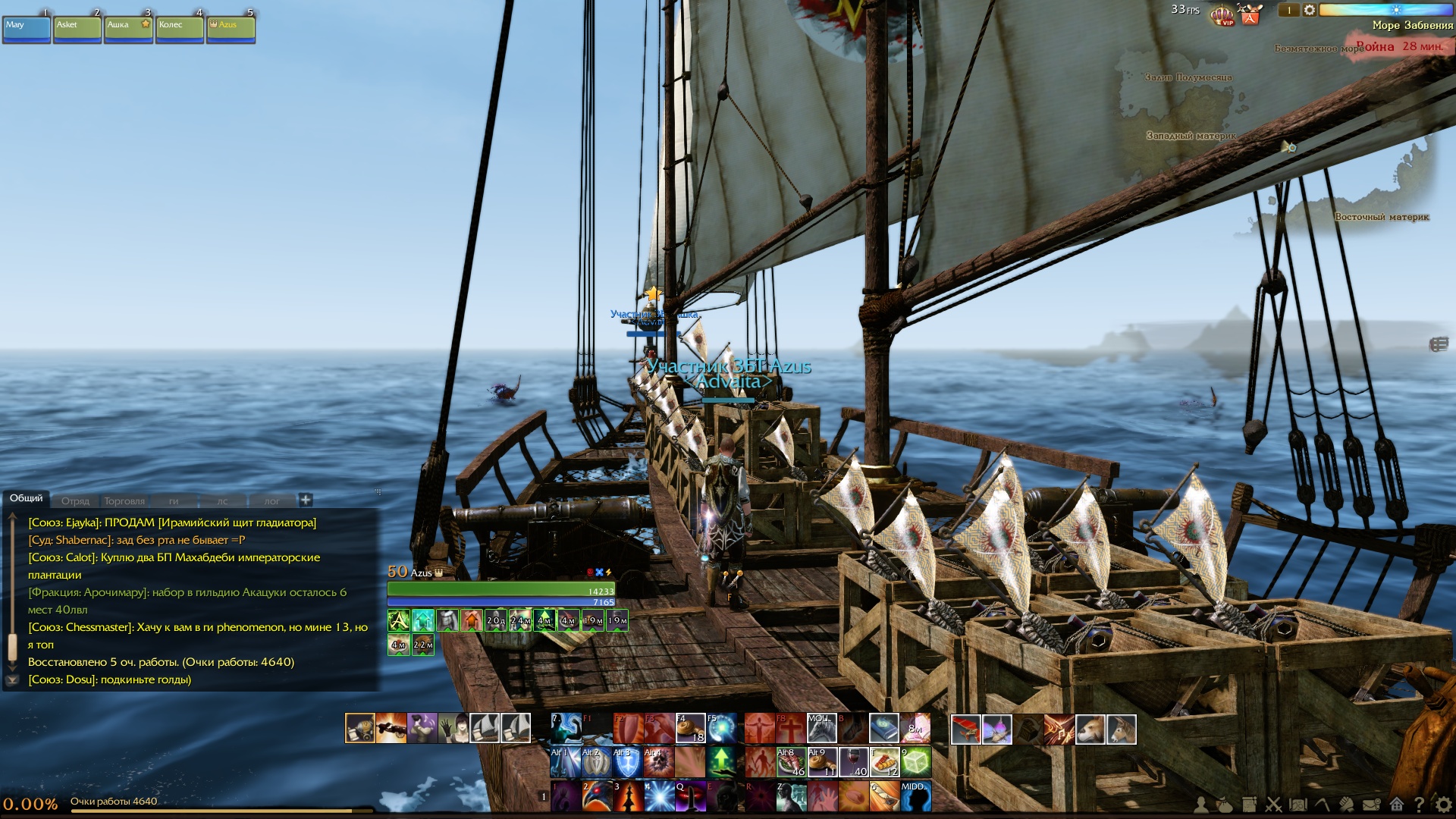Open the red shop bag icon
Viewport: 1456px width, 819px height.
point(1250,14)
